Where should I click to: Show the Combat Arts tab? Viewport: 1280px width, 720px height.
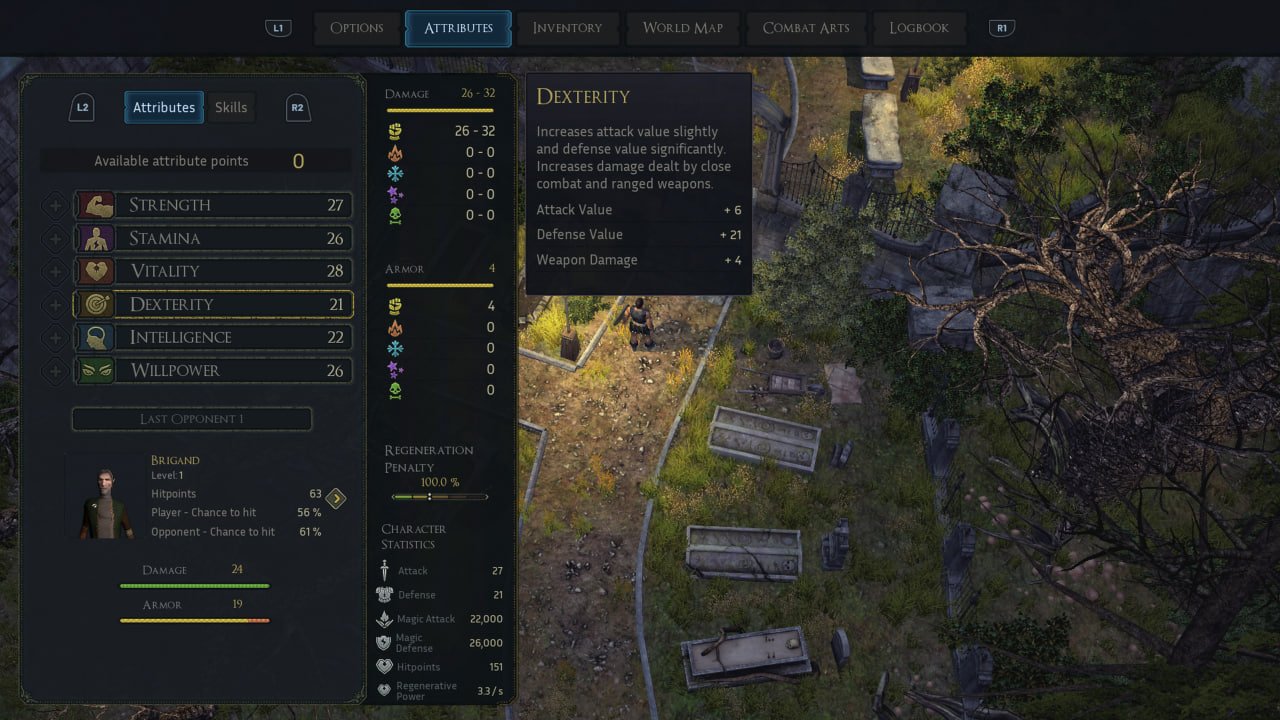(x=806, y=28)
